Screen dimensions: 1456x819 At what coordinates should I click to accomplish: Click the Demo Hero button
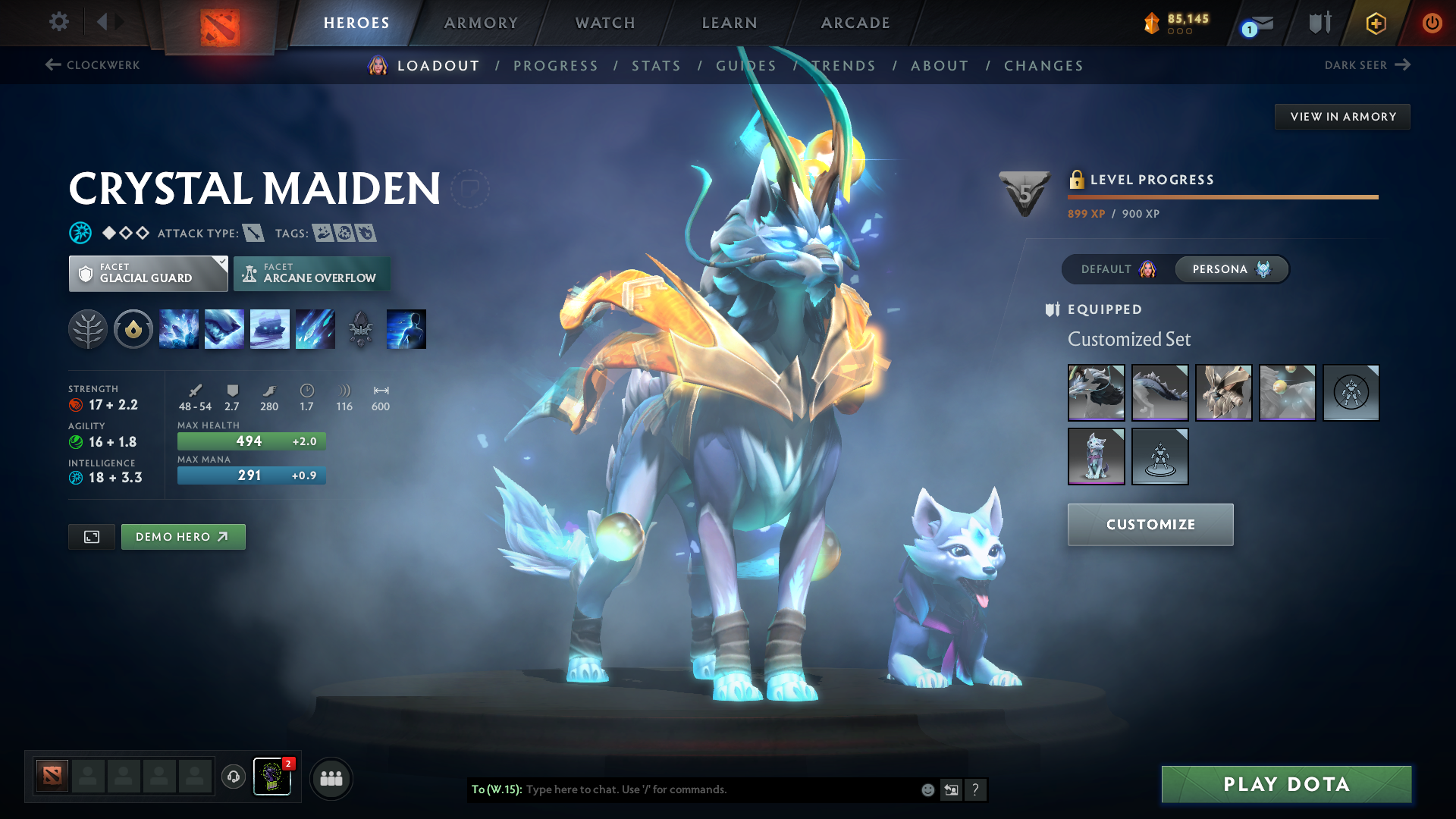pos(183,536)
